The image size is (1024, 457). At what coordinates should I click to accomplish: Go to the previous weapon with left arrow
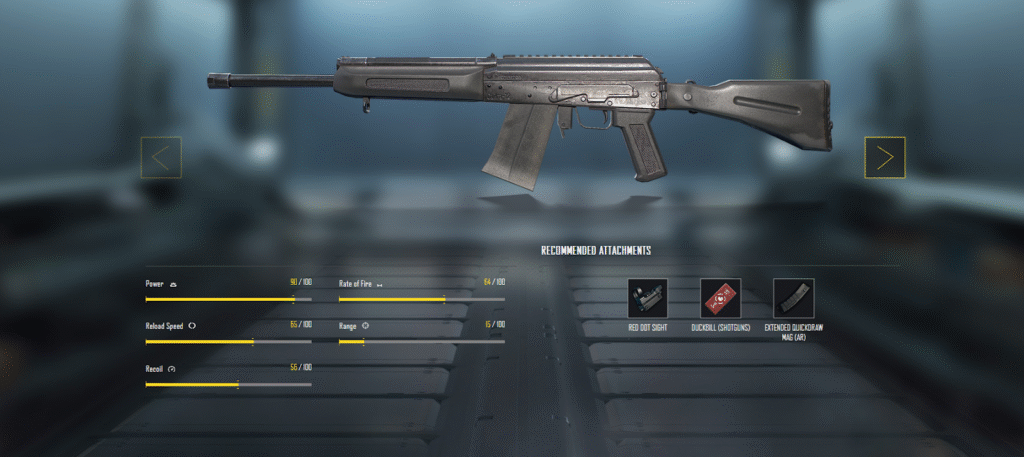click(161, 157)
